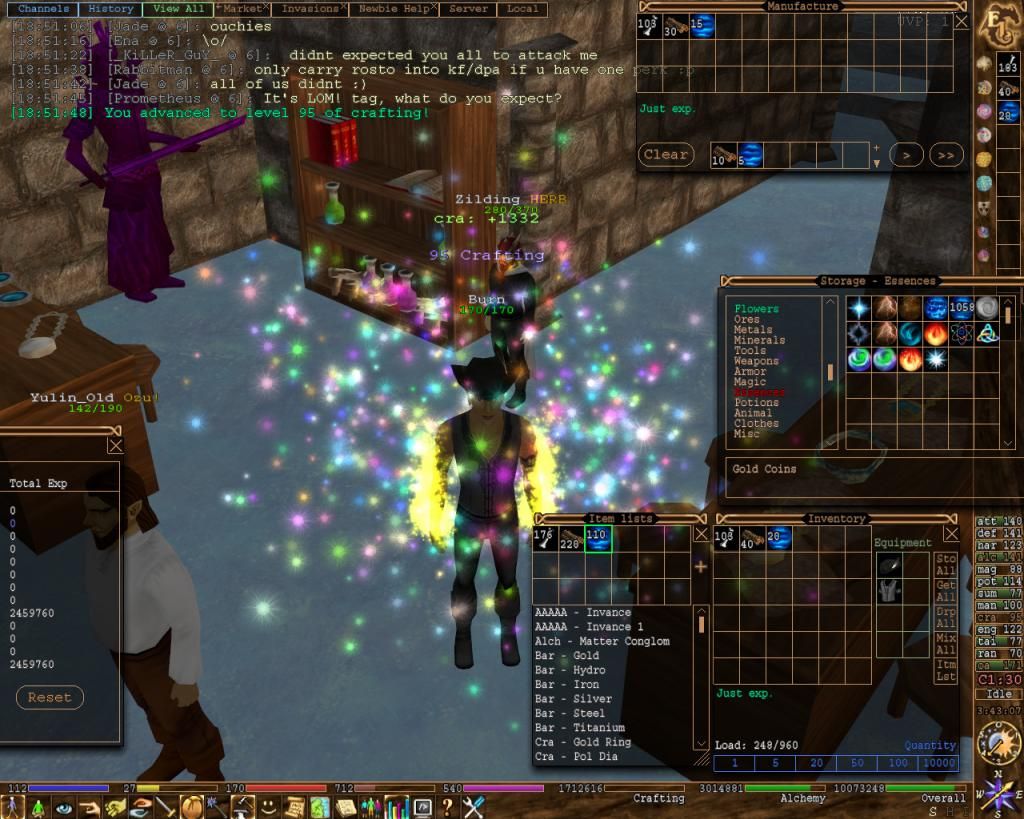Close the Item lists window
This screenshot has width=1024, height=819.
pos(701,534)
